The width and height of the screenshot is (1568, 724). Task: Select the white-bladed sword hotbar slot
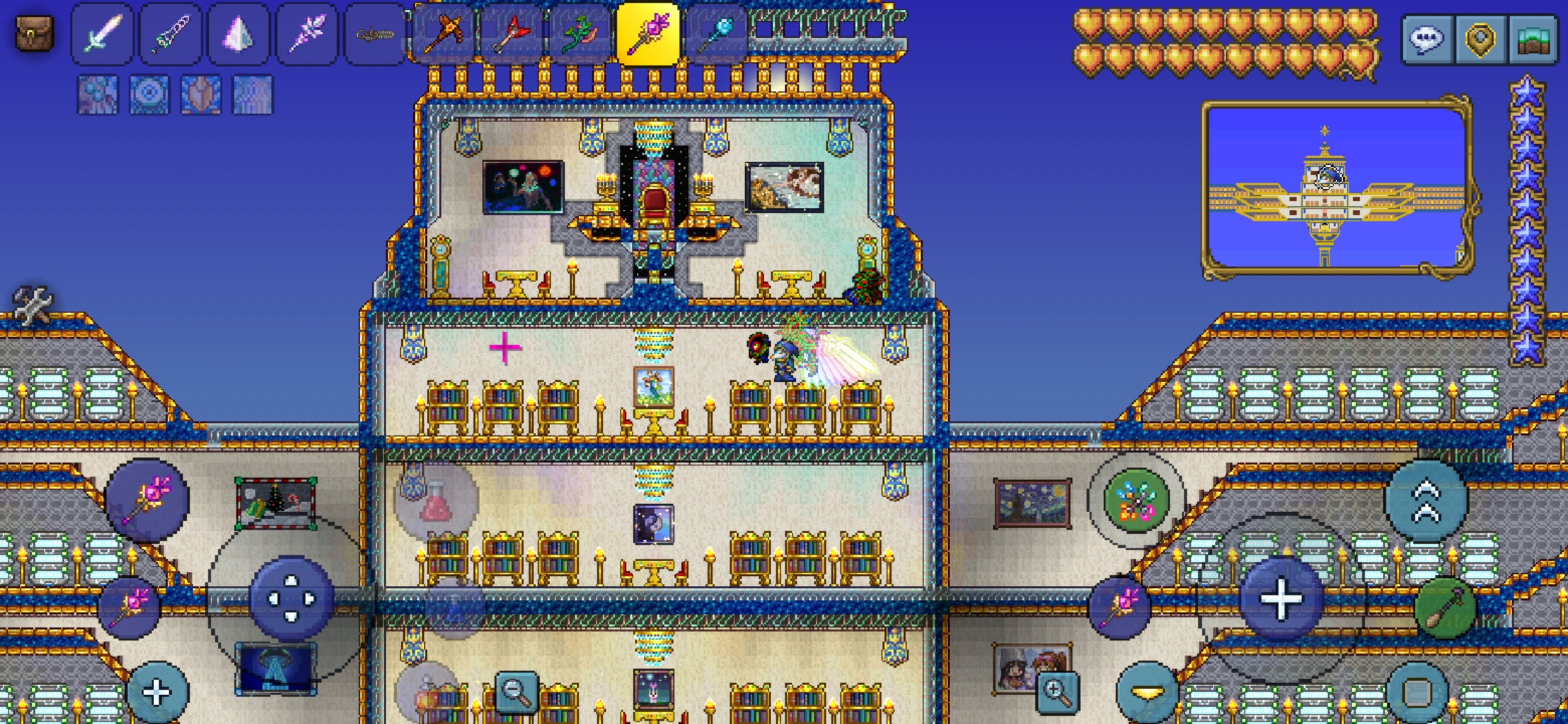(103, 34)
